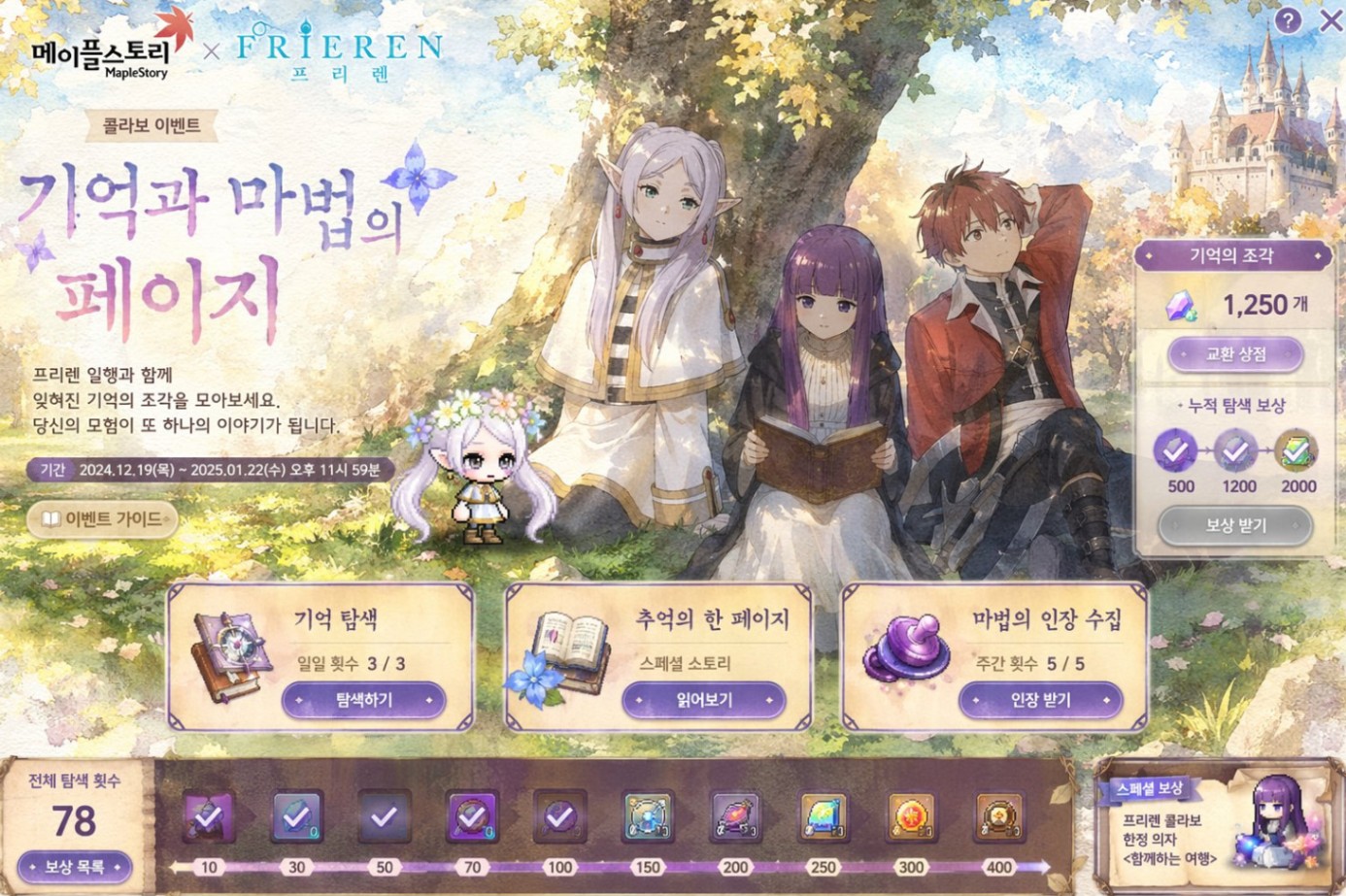1346x896 pixels.
Task: Collect a stamp with 인장 받기
Action: (1040, 700)
